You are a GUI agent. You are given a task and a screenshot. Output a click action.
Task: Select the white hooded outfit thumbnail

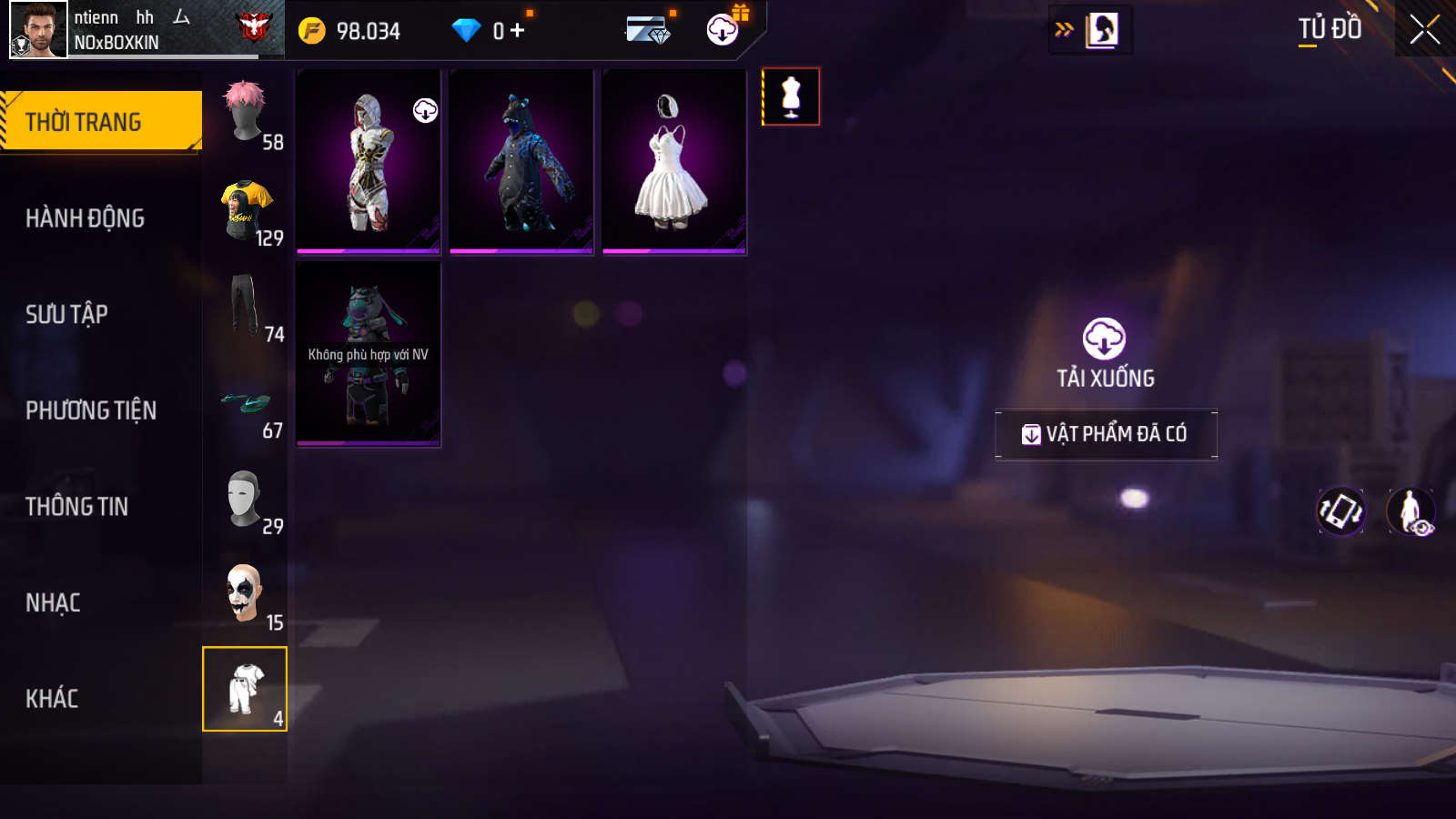369,161
